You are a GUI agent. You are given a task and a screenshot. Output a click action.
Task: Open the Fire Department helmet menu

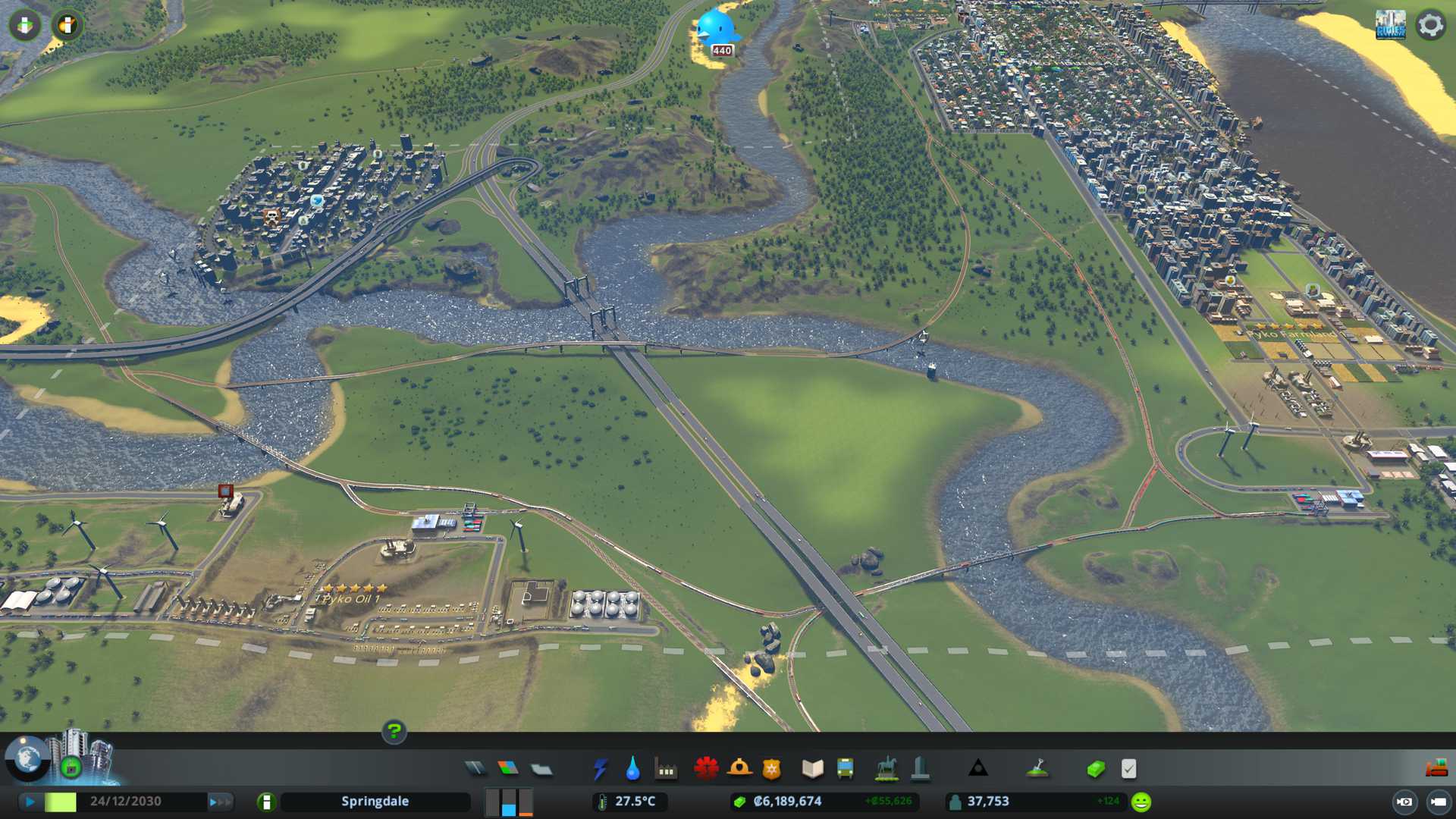click(739, 769)
